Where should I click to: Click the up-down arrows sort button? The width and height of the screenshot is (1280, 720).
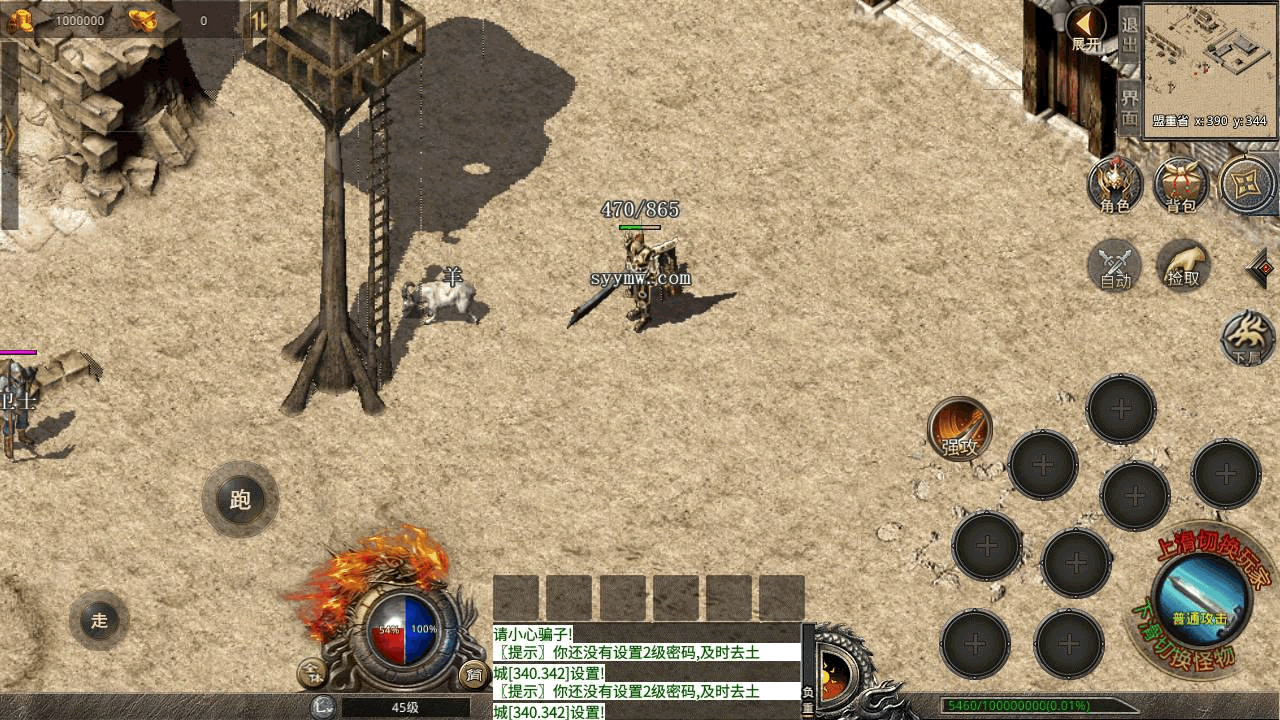[257, 20]
